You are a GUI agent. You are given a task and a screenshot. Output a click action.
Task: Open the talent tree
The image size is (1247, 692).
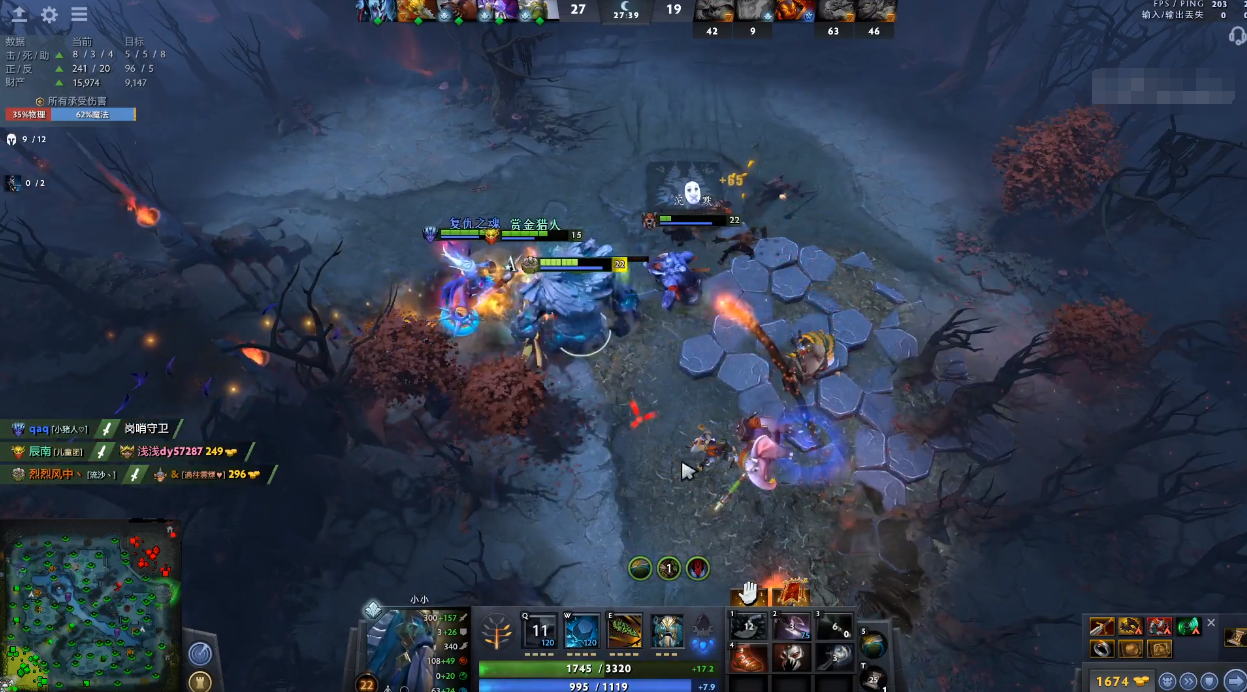tap(495, 632)
